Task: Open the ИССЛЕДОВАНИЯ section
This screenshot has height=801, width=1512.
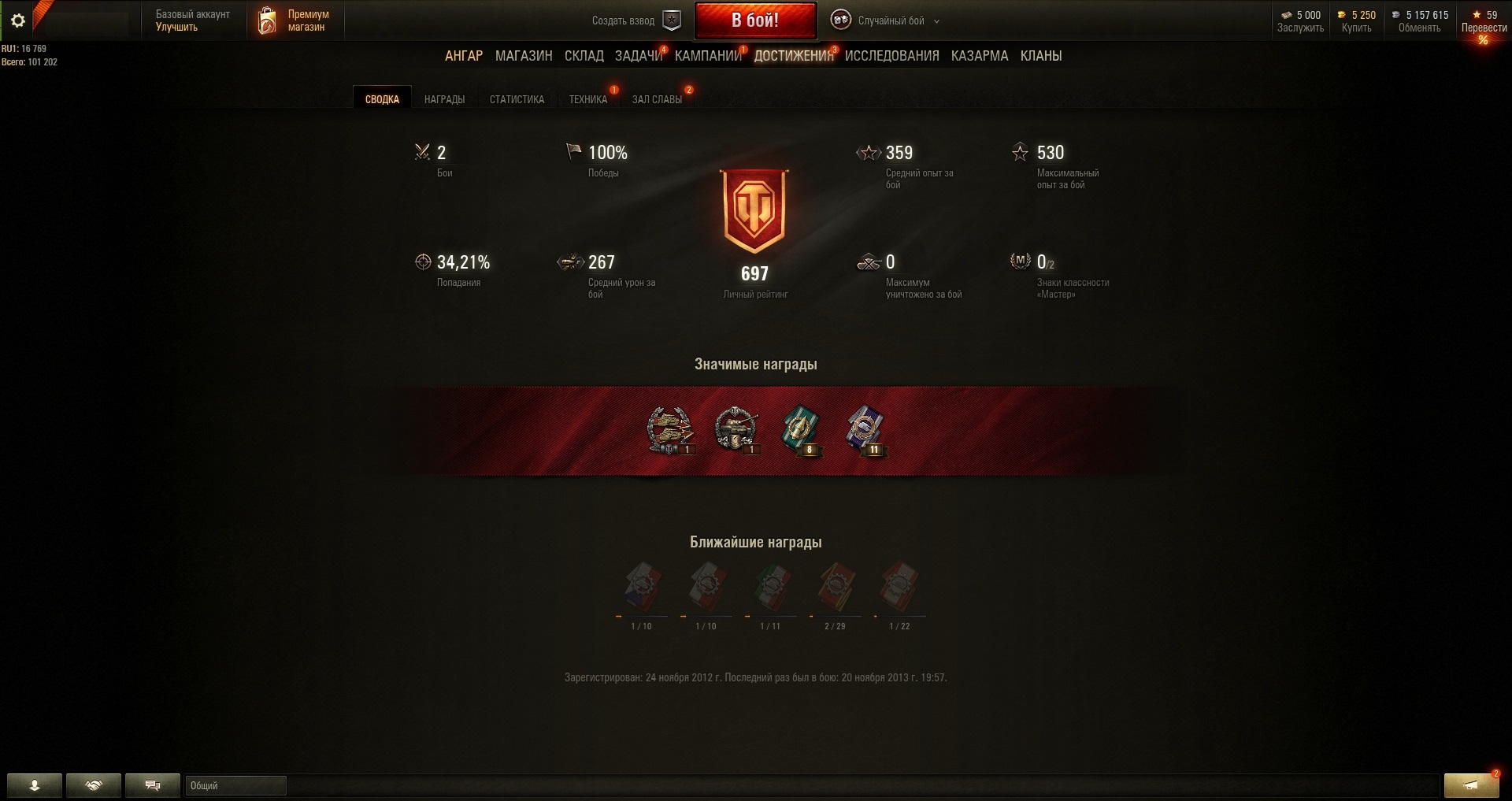Action: pyautogui.click(x=891, y=56)
